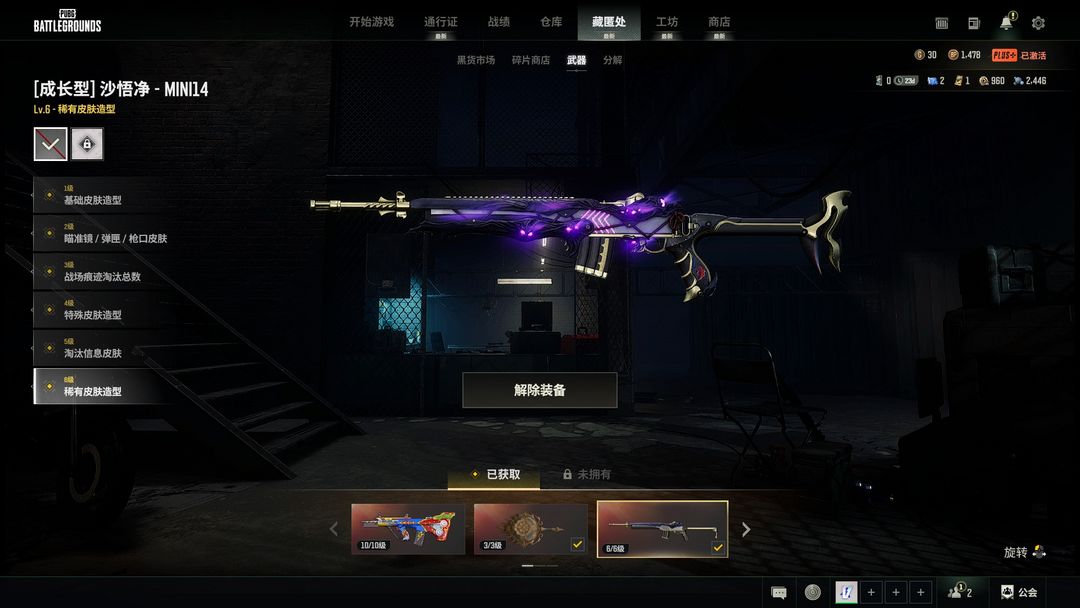The height and width of the screenshot is (608, 1080).
Task: Open notifications with the bell icon
Action: 1006,23
